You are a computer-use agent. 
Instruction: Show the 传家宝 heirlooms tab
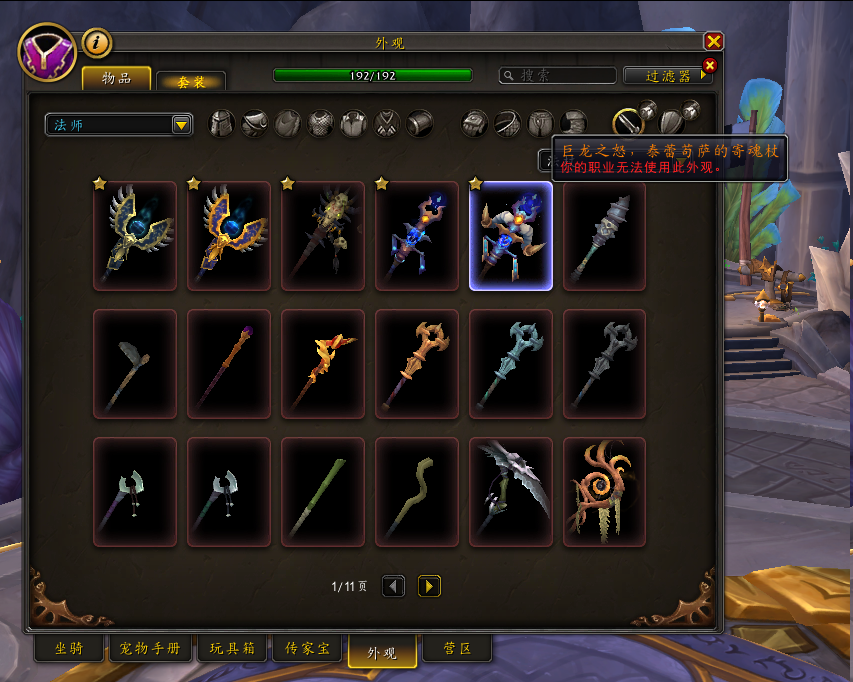click(x=307, y=648)
